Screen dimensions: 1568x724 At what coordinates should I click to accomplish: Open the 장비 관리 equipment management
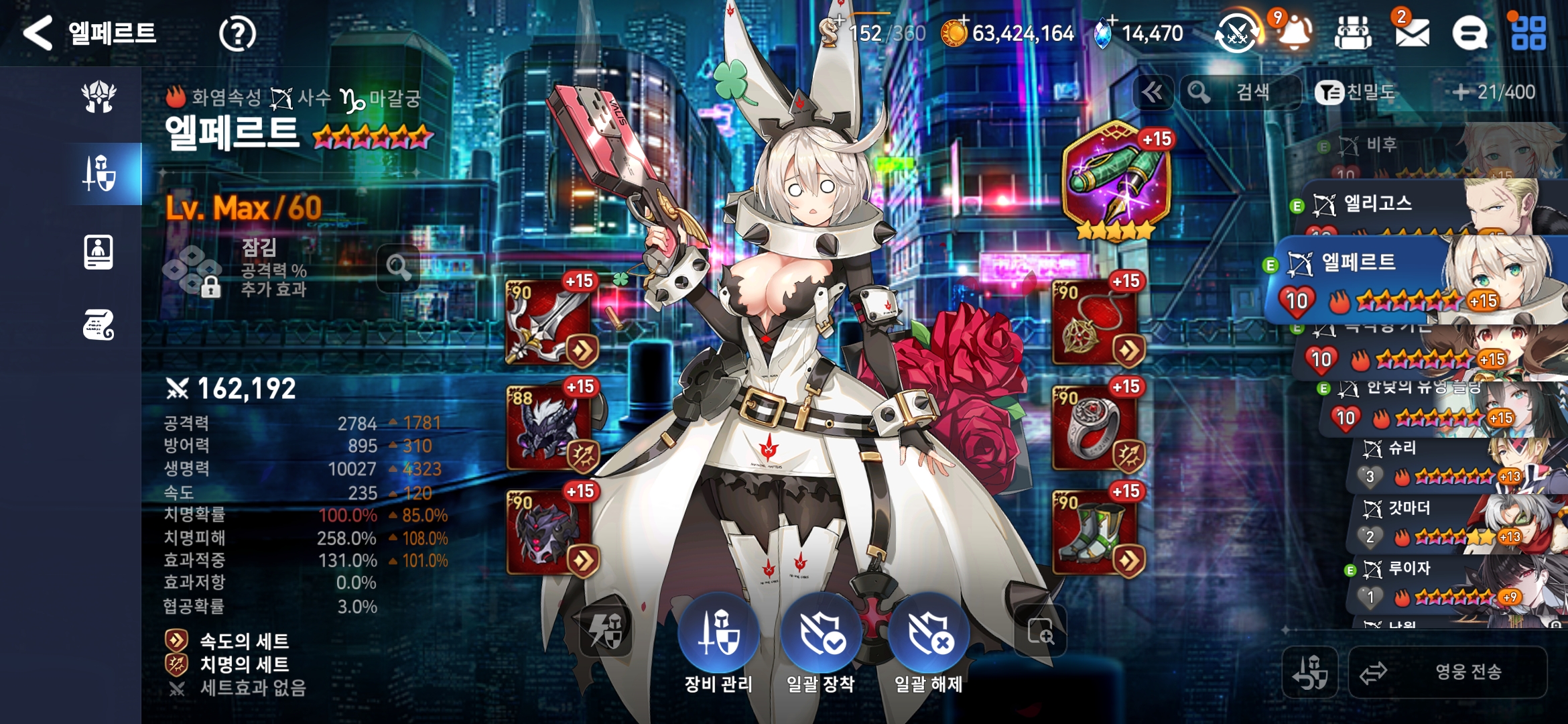pyautogui.click(x=718, y=633)
